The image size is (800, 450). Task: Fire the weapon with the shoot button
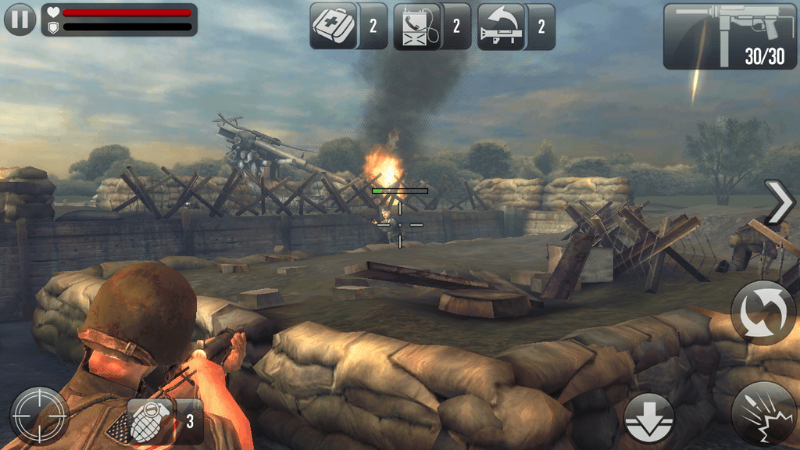click(763, 413)
